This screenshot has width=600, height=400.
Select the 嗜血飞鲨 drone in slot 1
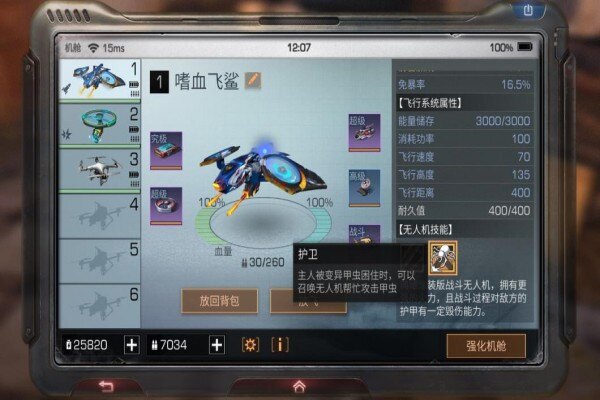coord(97,79)
